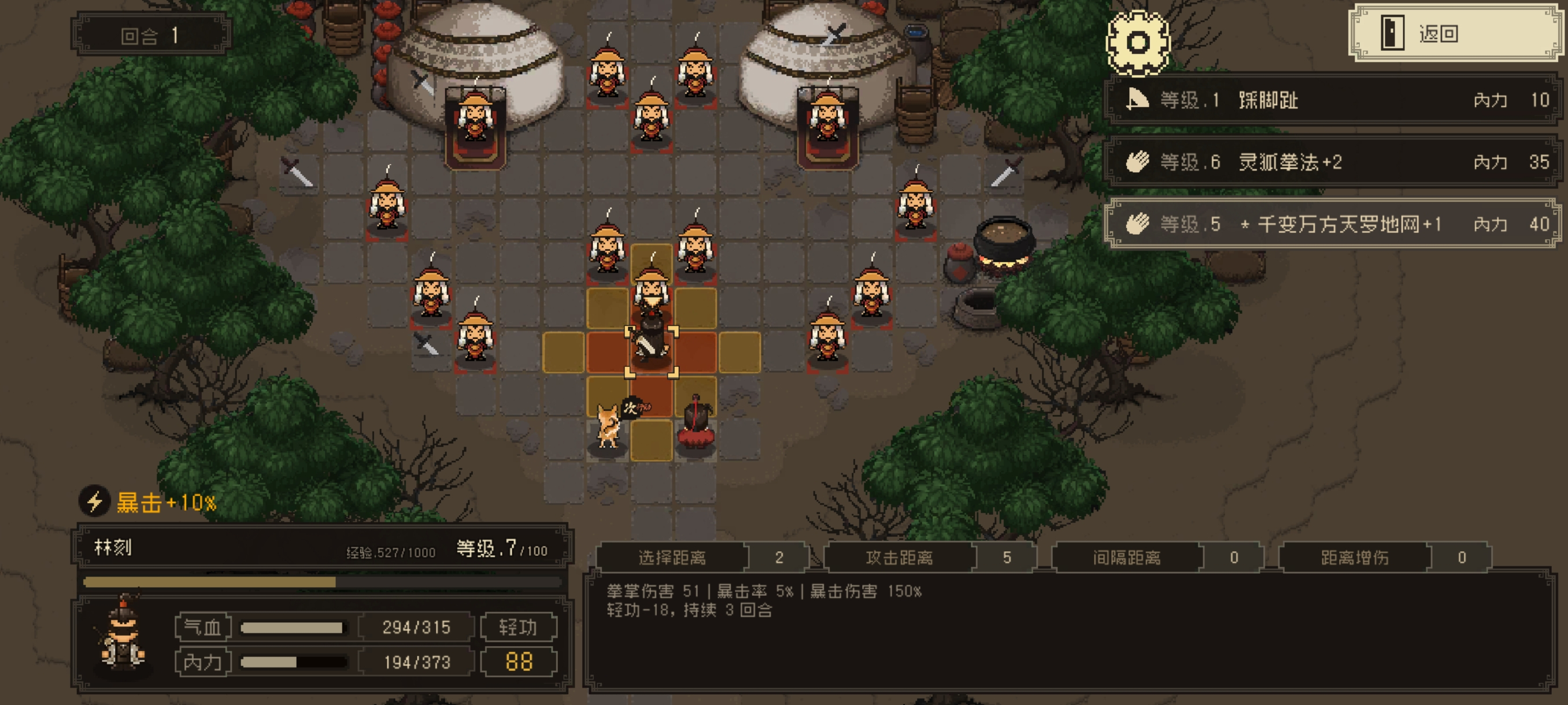Viewport: 1568px width, 705px height.
Task: Click the 轻功 button
Action: click(x=518, y=627)
